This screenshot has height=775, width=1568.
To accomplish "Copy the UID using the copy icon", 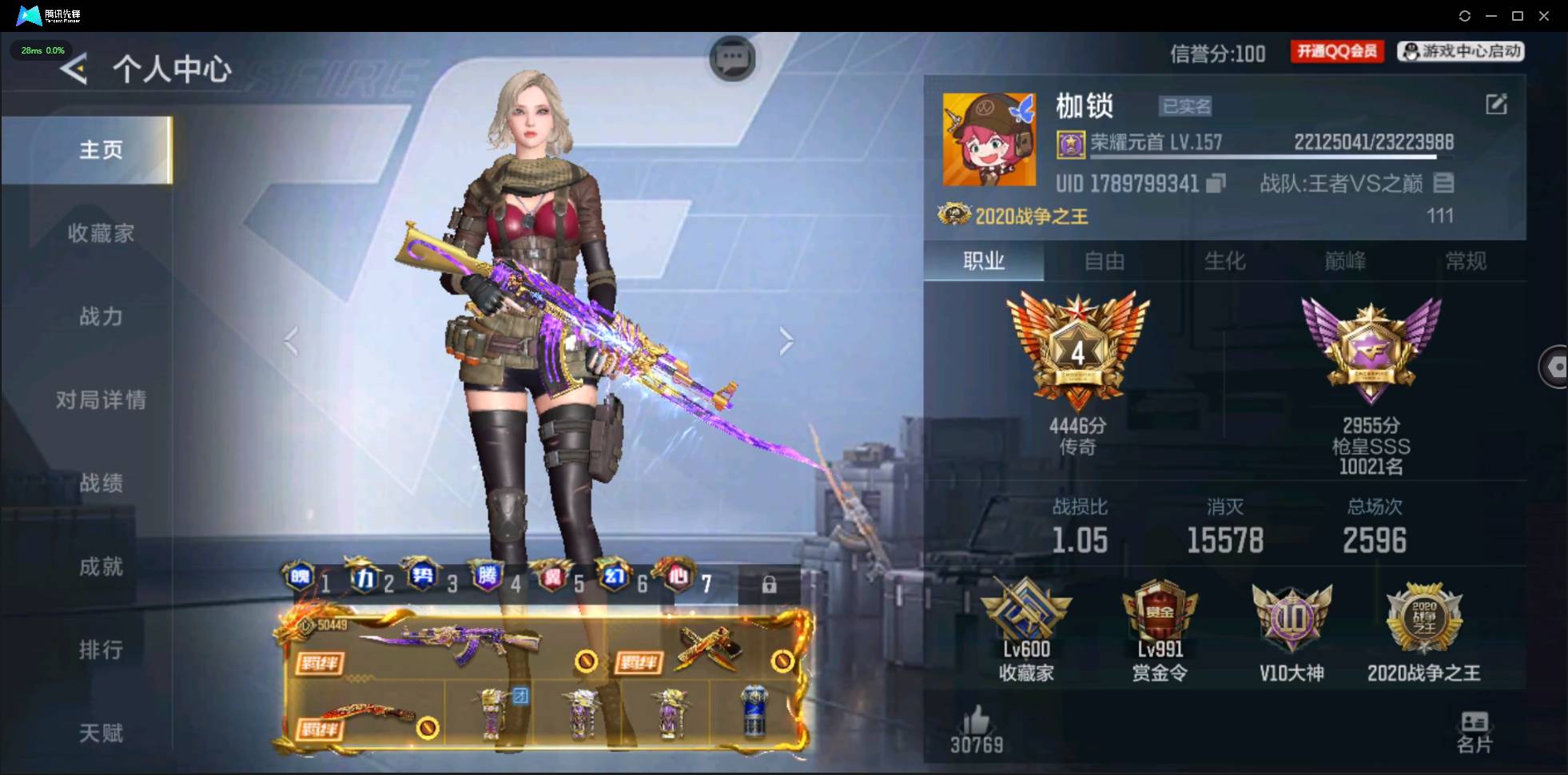I will [x=1215, y=183].
